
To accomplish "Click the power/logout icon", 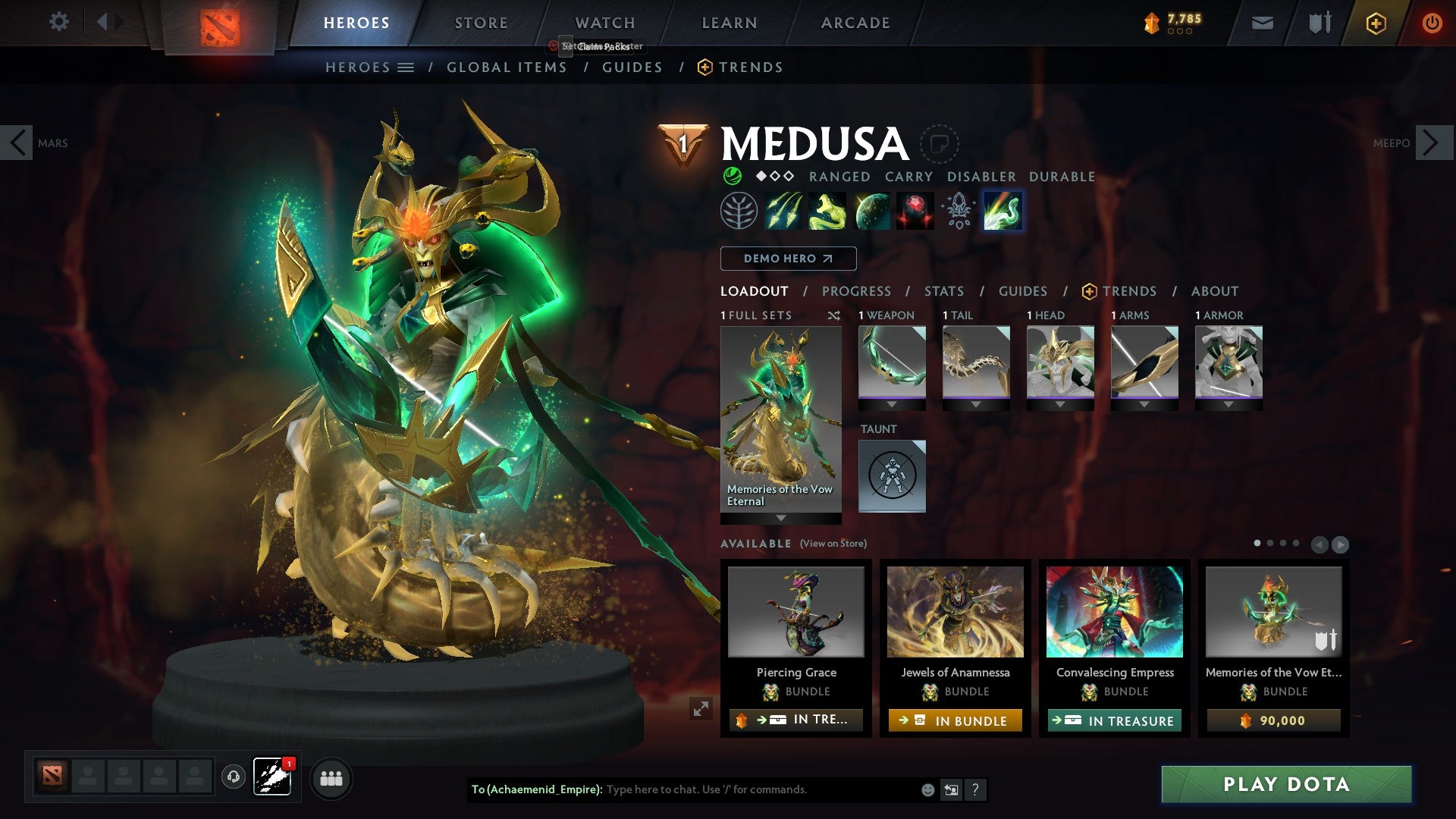I will tap(1432, 23).
